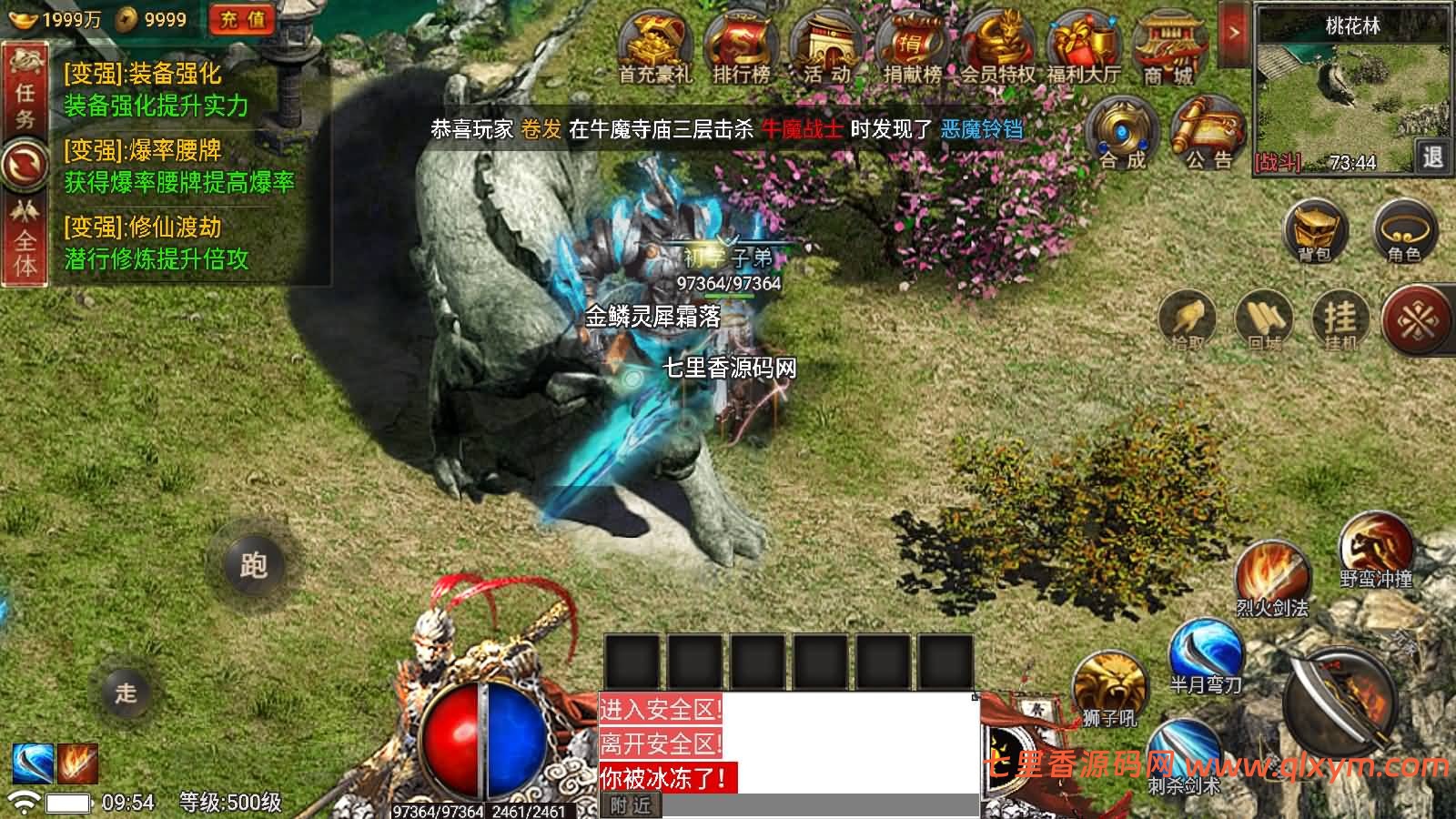The width and height of the screenshot is (1456, 819).
Task: Toggle 挂机 auto-battle
Action: 1340,318
